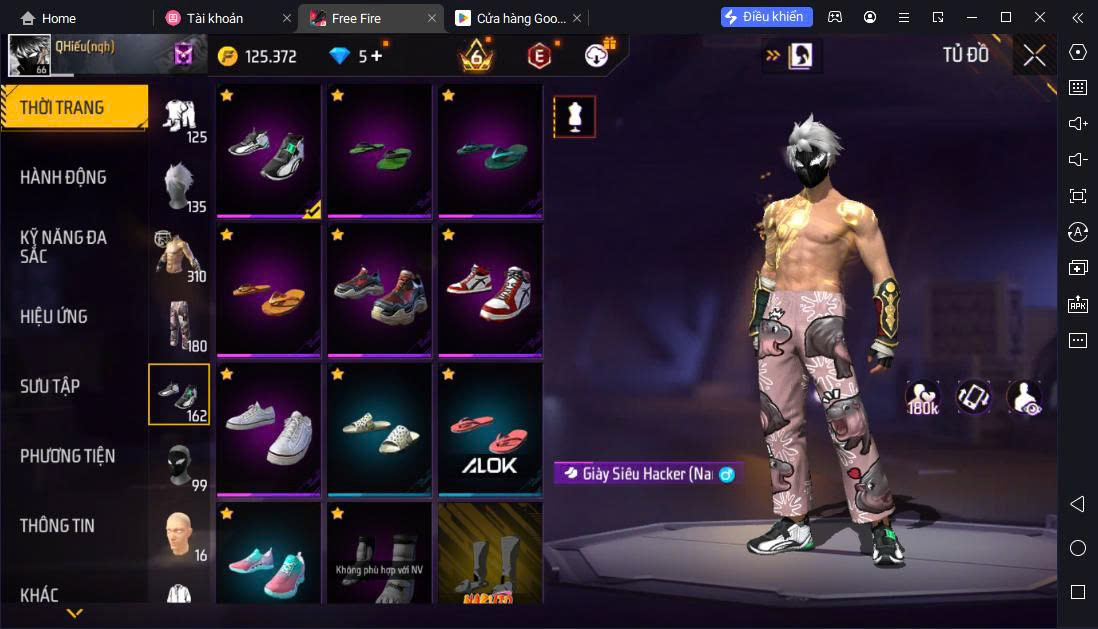Viewport: 1098px width, 629px height.
Task: Close the wardrobe with the X button
Action: (1034, 55)
